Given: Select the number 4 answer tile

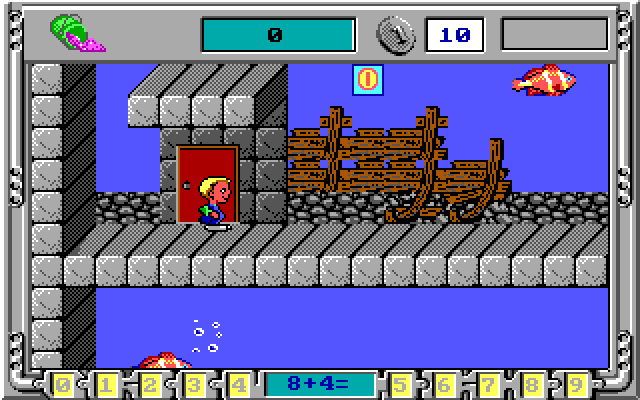Looking at the screenshot, I should (x=238, y=384).
